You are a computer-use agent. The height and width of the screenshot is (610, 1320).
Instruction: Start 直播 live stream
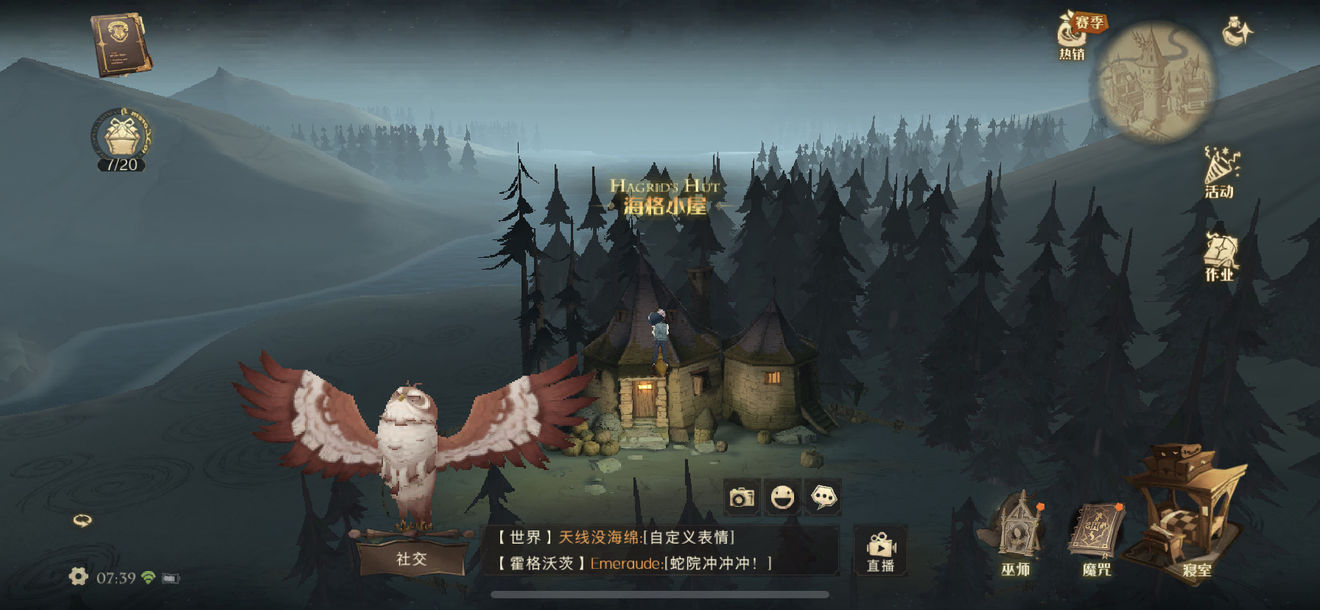[x=880, y=551]
